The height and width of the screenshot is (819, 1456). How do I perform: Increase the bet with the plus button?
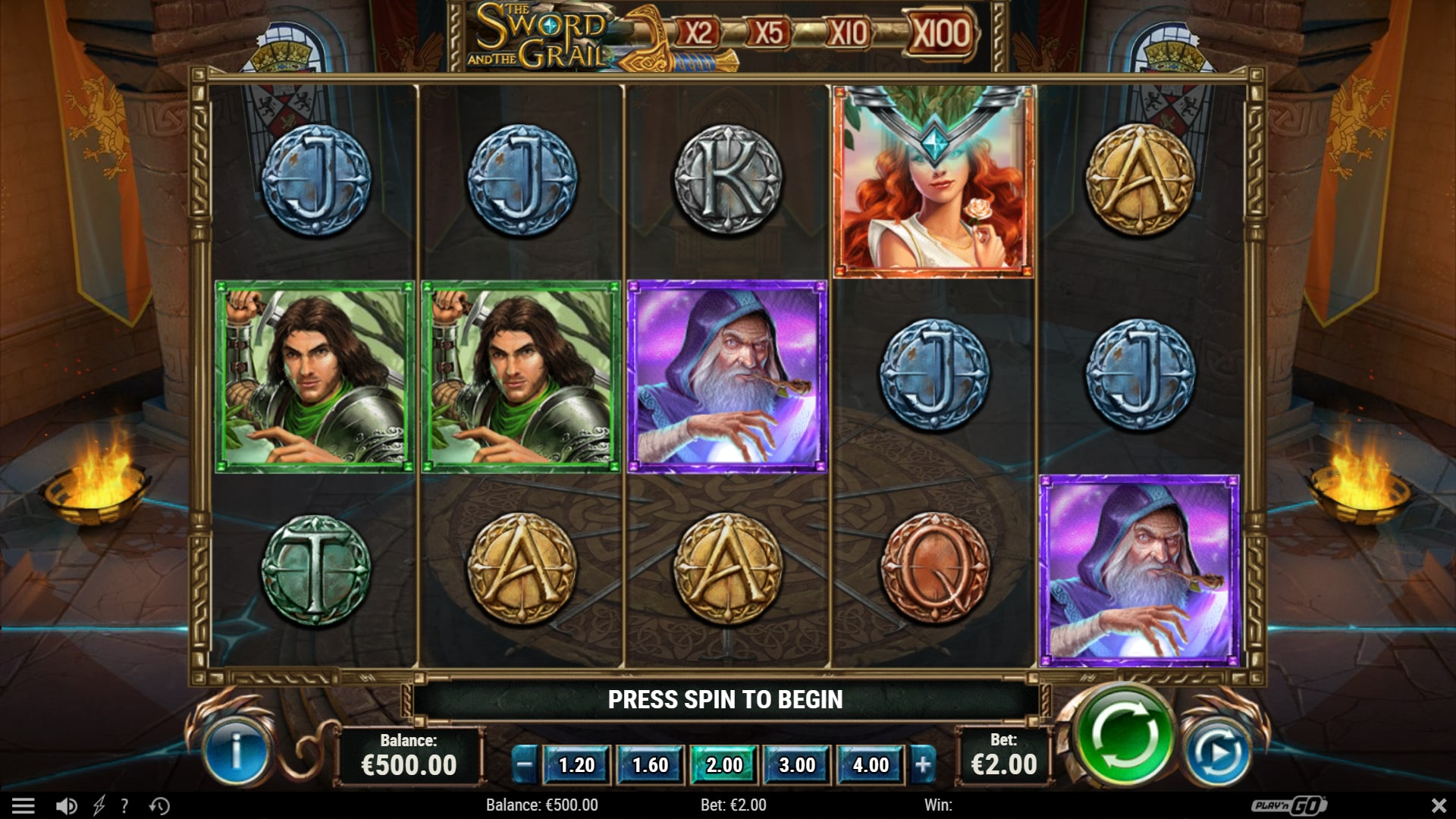tap(923, 765)
